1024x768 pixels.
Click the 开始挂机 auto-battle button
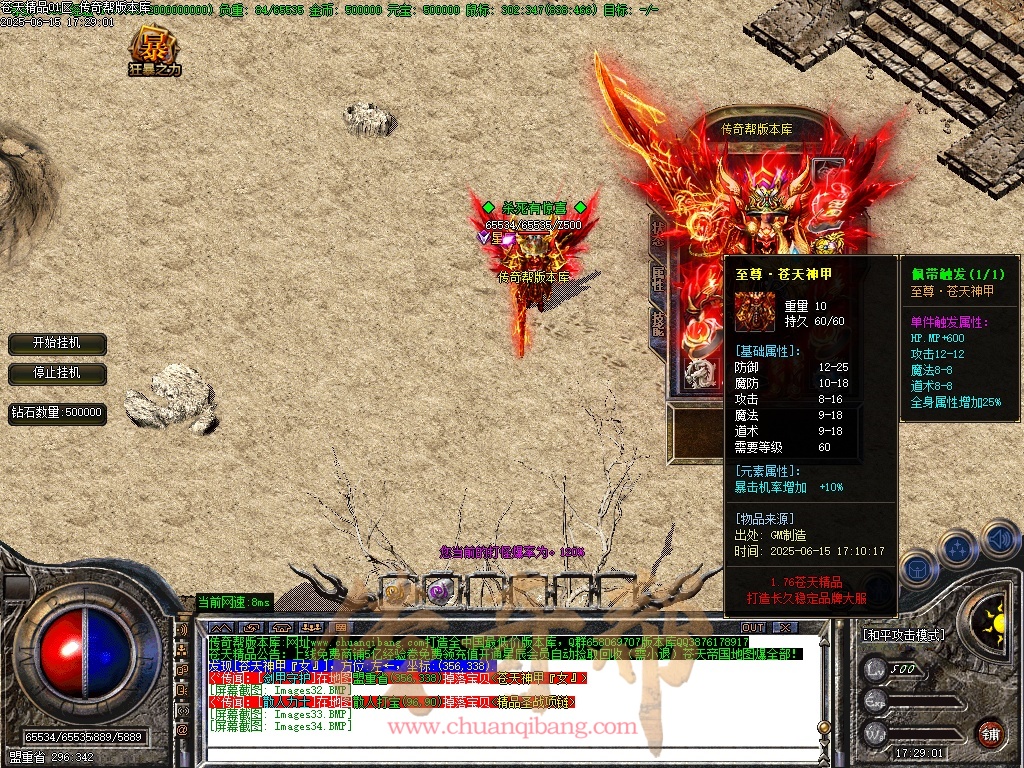[57, 343]
